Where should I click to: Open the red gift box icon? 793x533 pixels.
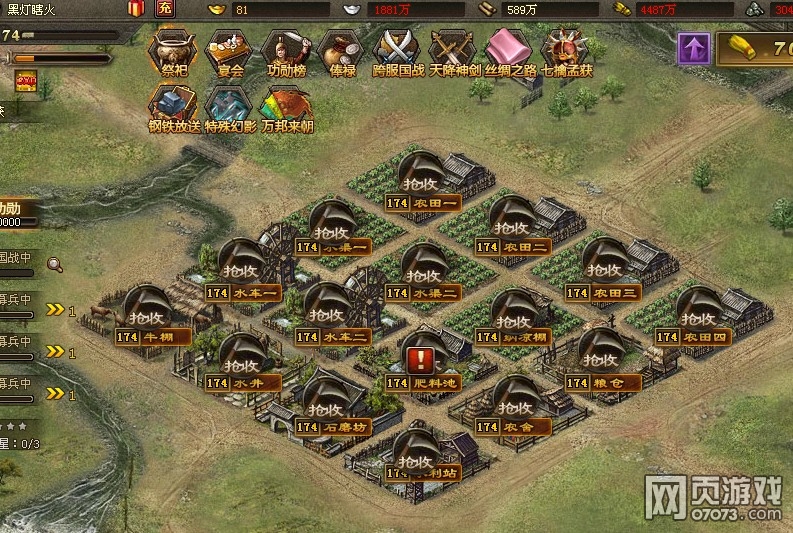pyautogui.click(x=136, y=9)
